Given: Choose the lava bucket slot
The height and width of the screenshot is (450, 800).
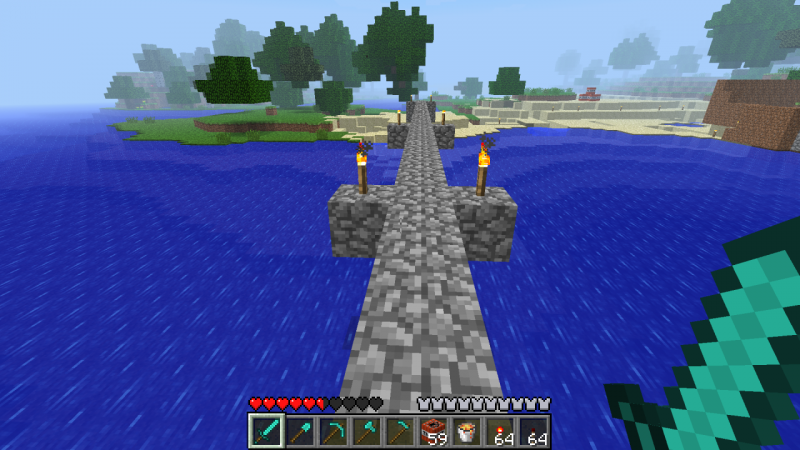Looking at the screenshot, I should [x=467, y=432].
